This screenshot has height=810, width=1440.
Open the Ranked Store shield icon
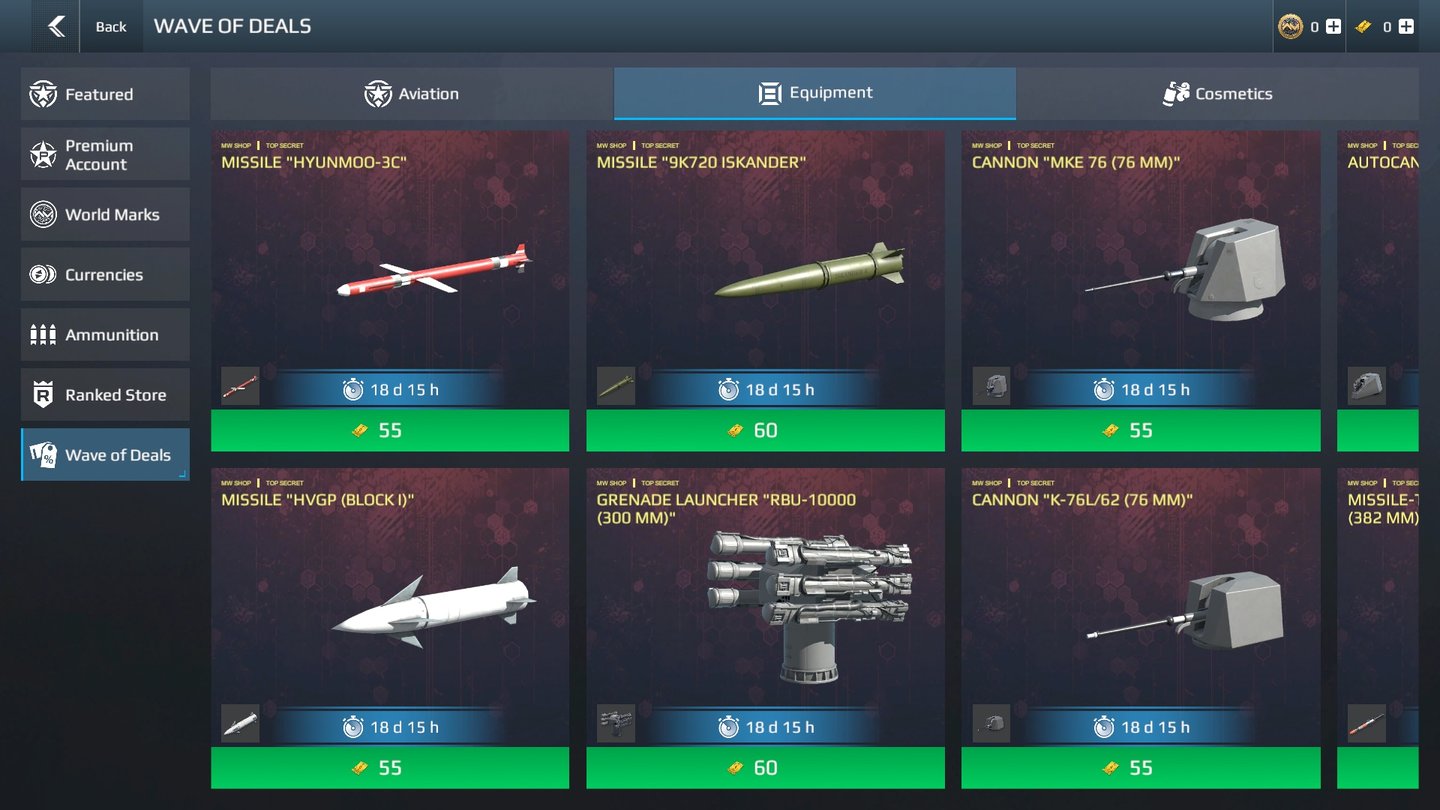40,394
